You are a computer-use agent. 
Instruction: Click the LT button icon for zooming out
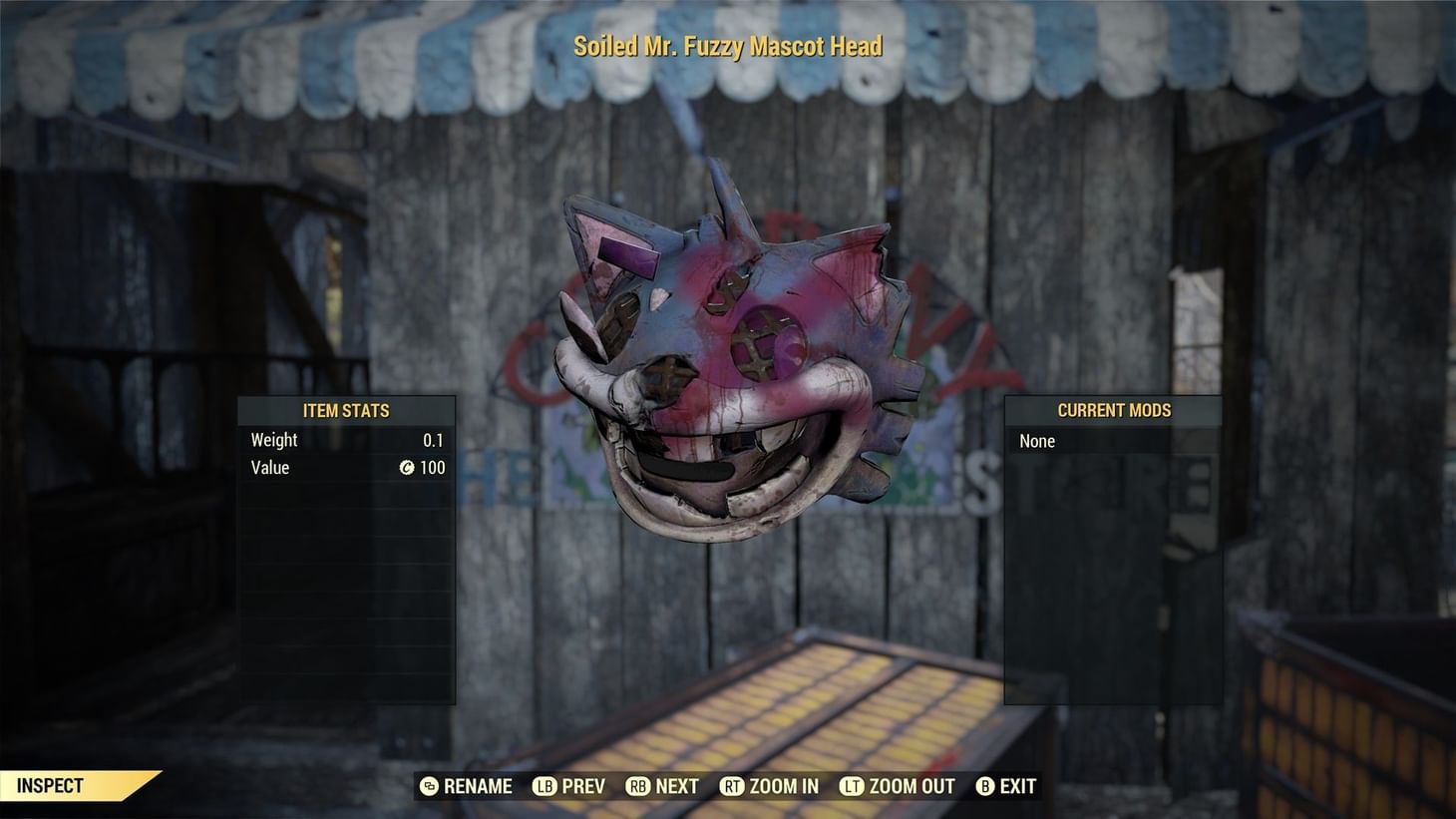pos(853,786)
